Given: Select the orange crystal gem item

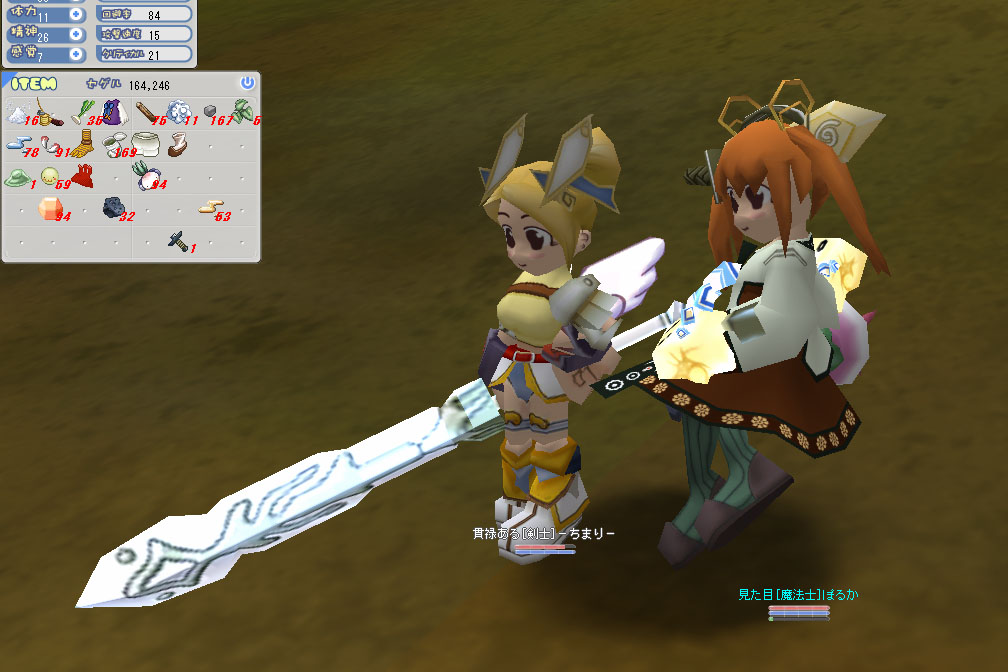Looking at the screenshot, I should [49, 209].
